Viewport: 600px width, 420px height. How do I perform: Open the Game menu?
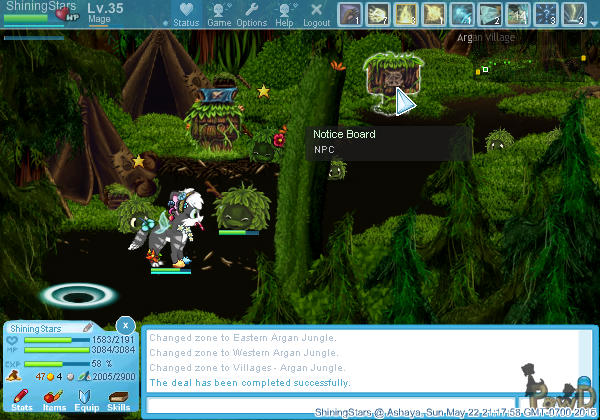coord(219,14)
